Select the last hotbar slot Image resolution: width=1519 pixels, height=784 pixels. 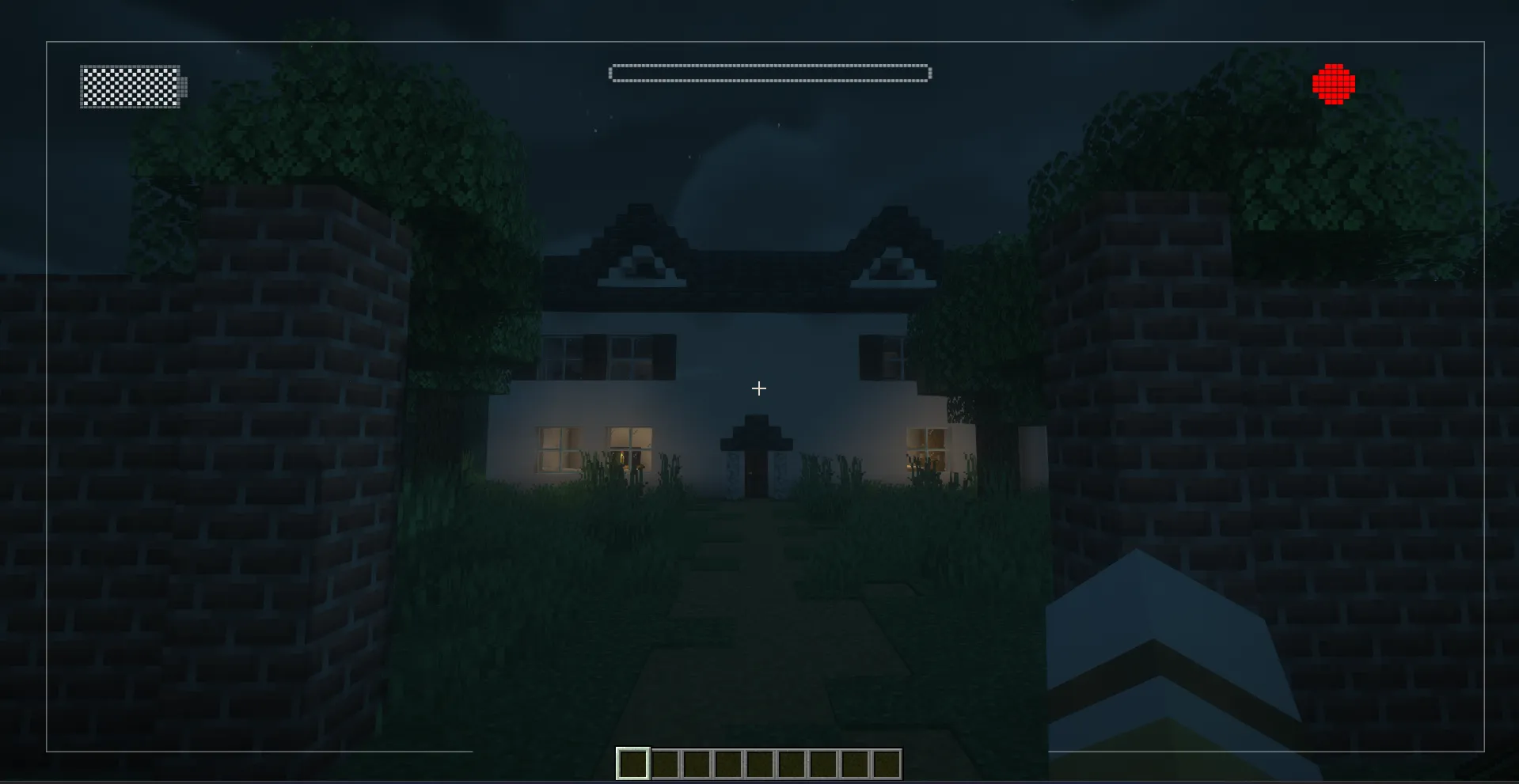(x=885, y=763)
